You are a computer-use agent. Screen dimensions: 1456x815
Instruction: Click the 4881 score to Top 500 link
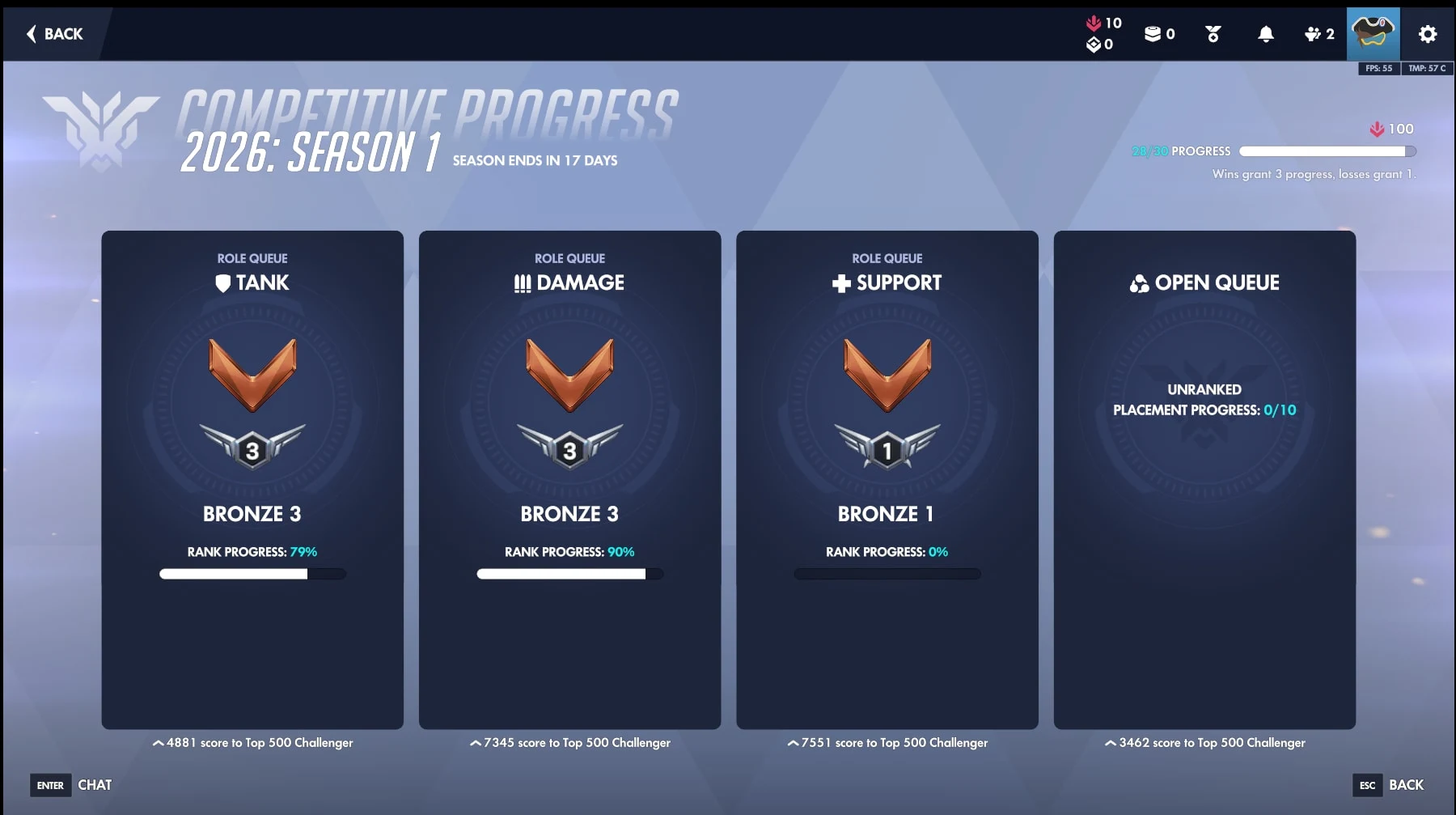(x=252, y=742)
